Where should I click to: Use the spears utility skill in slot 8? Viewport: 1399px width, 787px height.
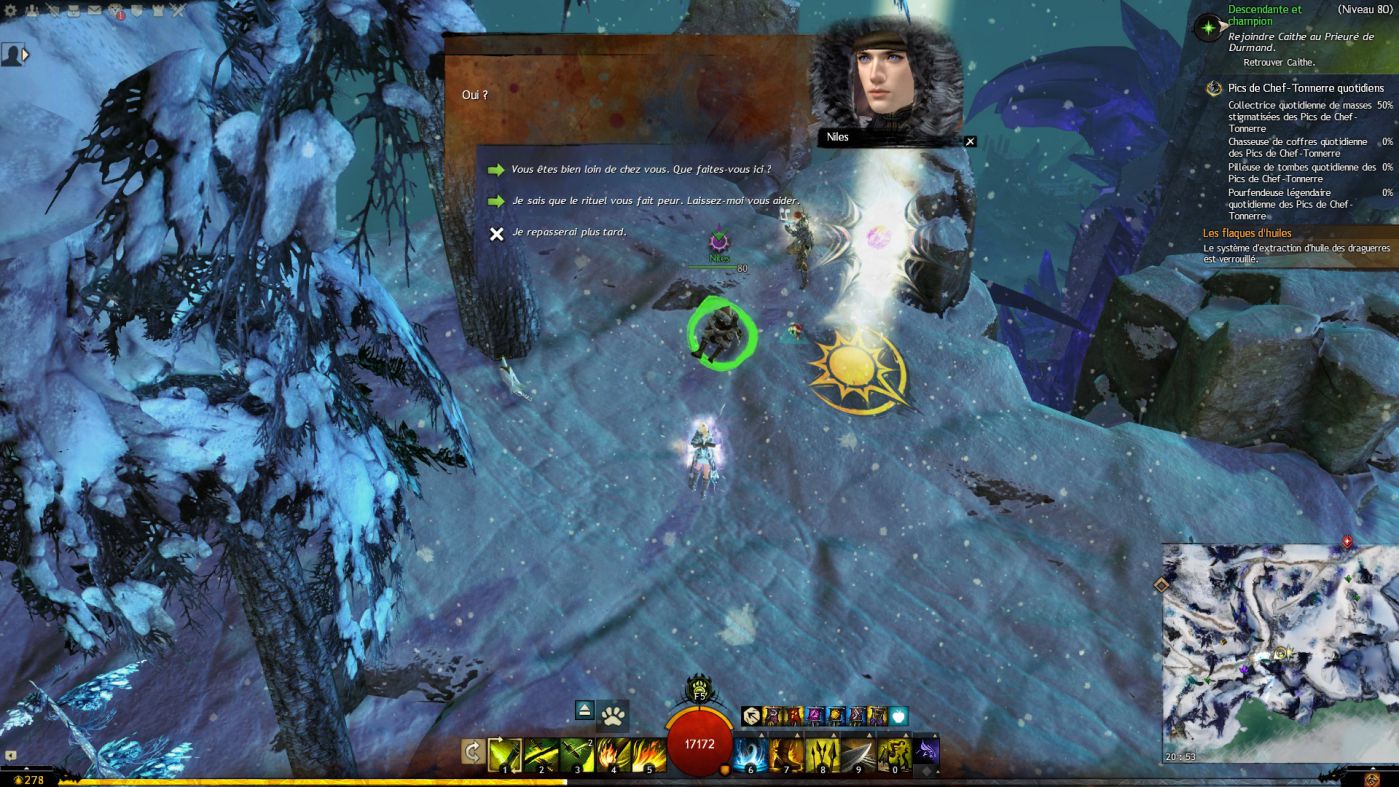[823, 754]
